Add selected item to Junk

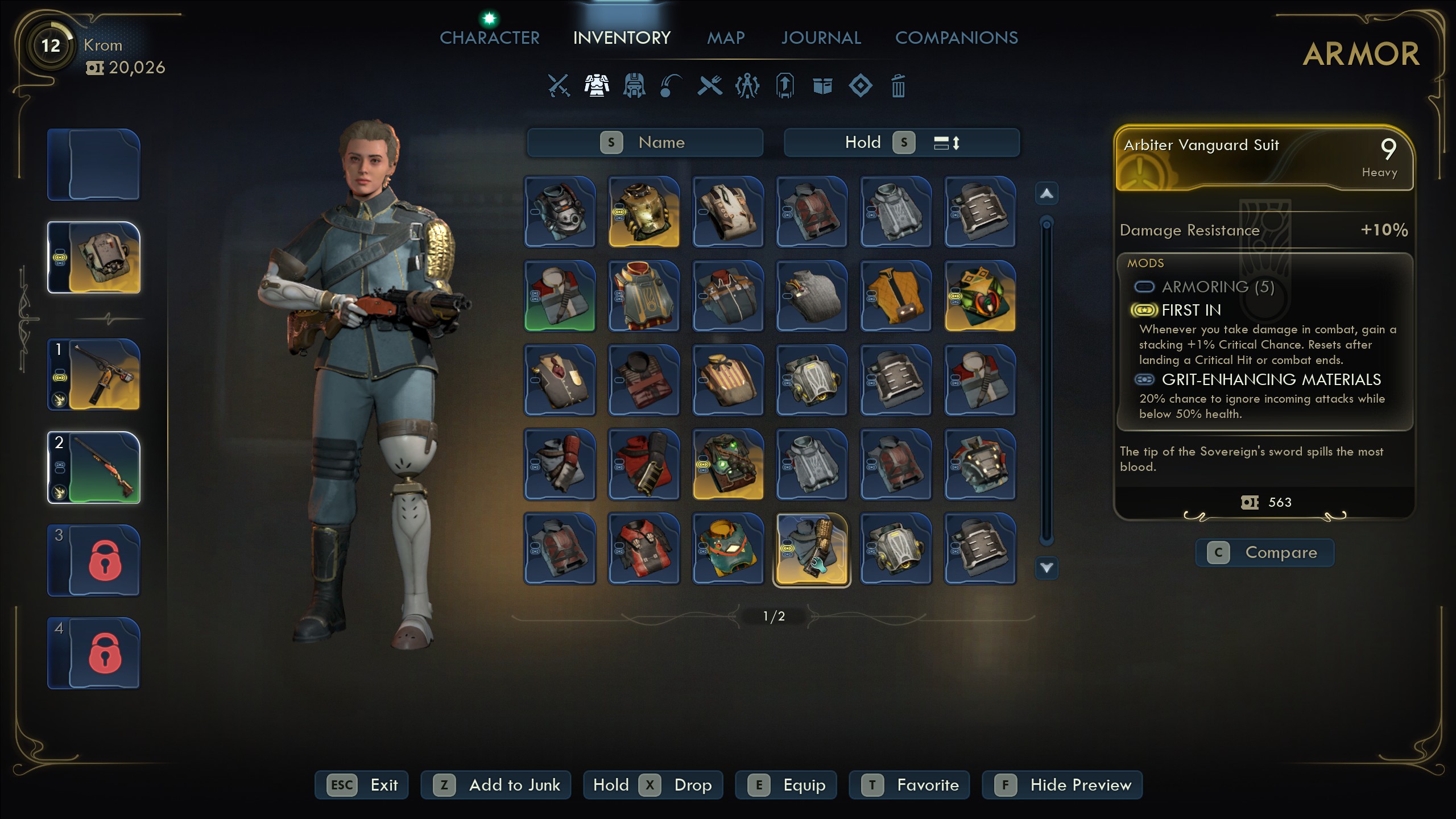[495, 785]
